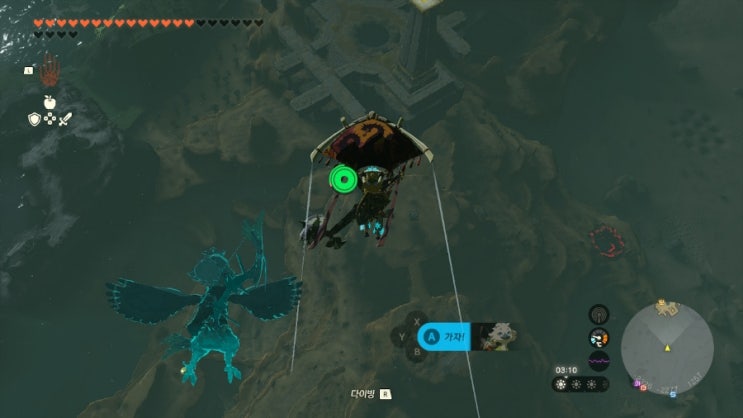Click the sensor signal icon

[x=599, y=314]
